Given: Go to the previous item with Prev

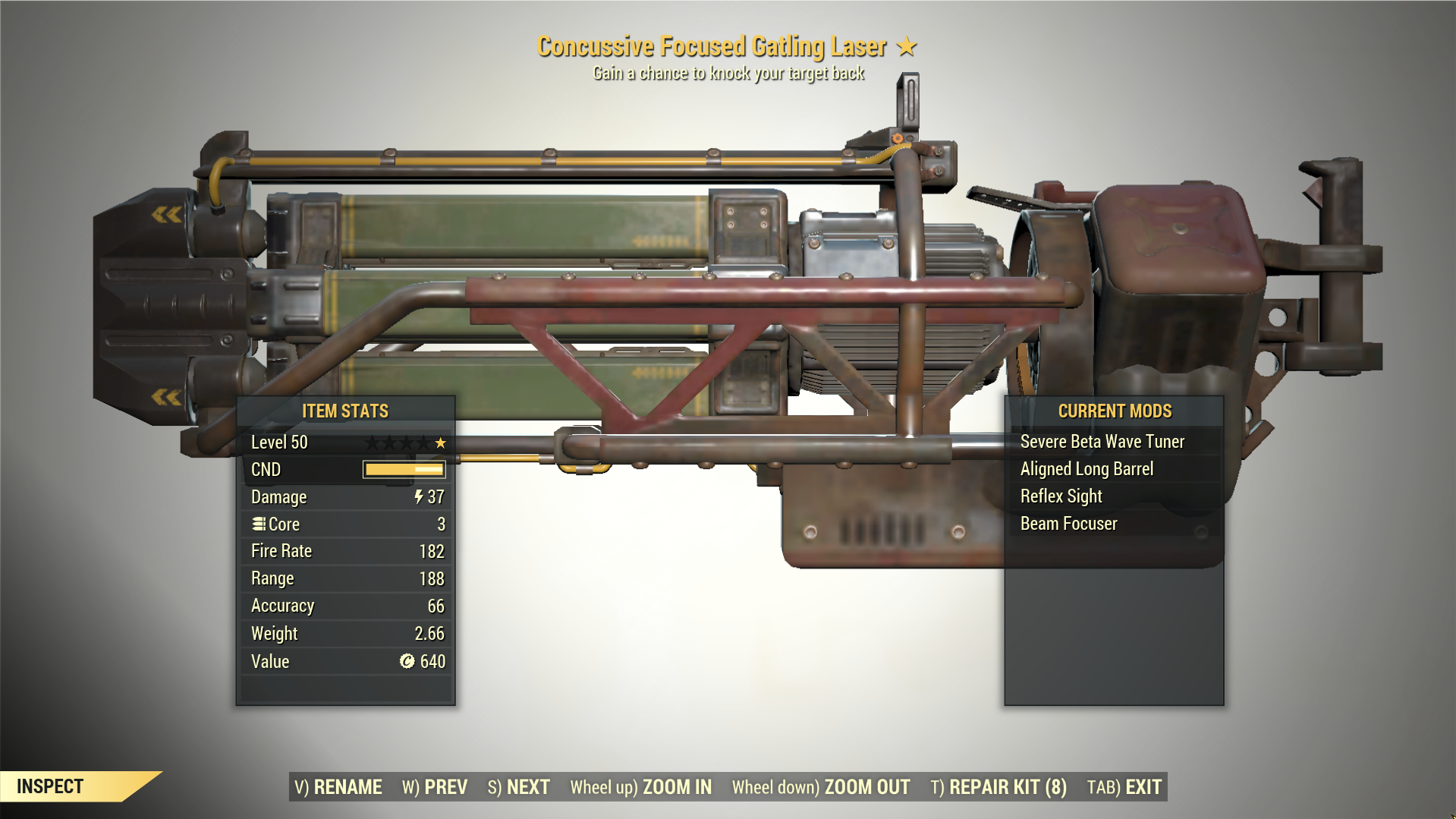Looking at the screenshot, I should (x=435, y=787).
